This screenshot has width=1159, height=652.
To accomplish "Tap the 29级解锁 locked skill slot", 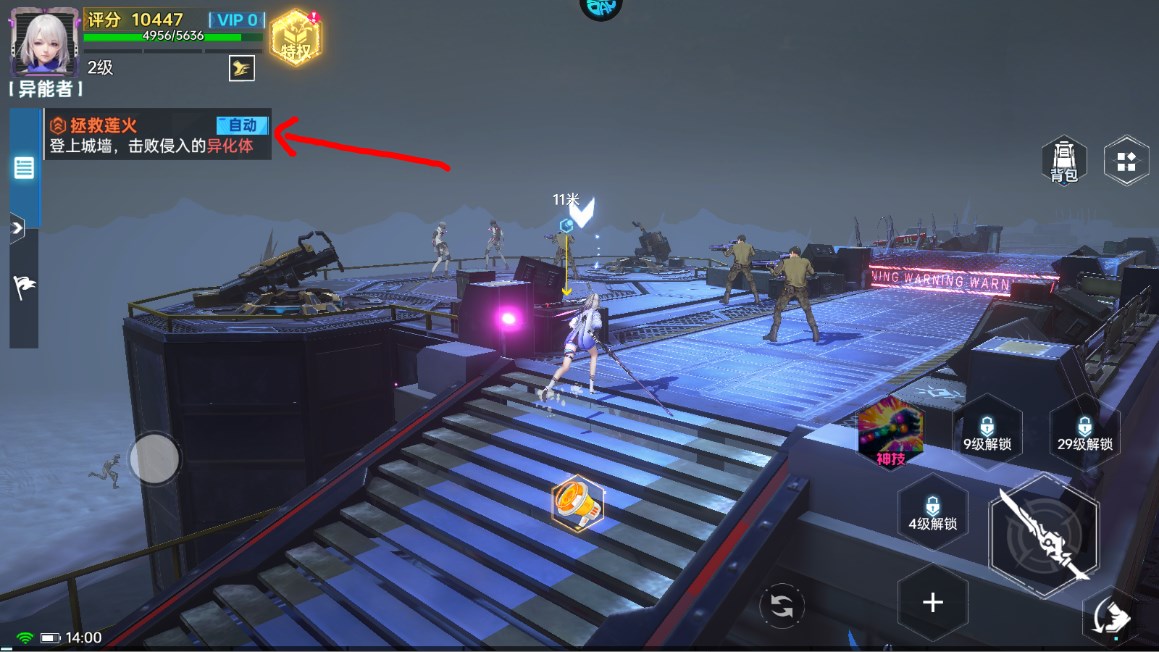I will point(1084,432).
